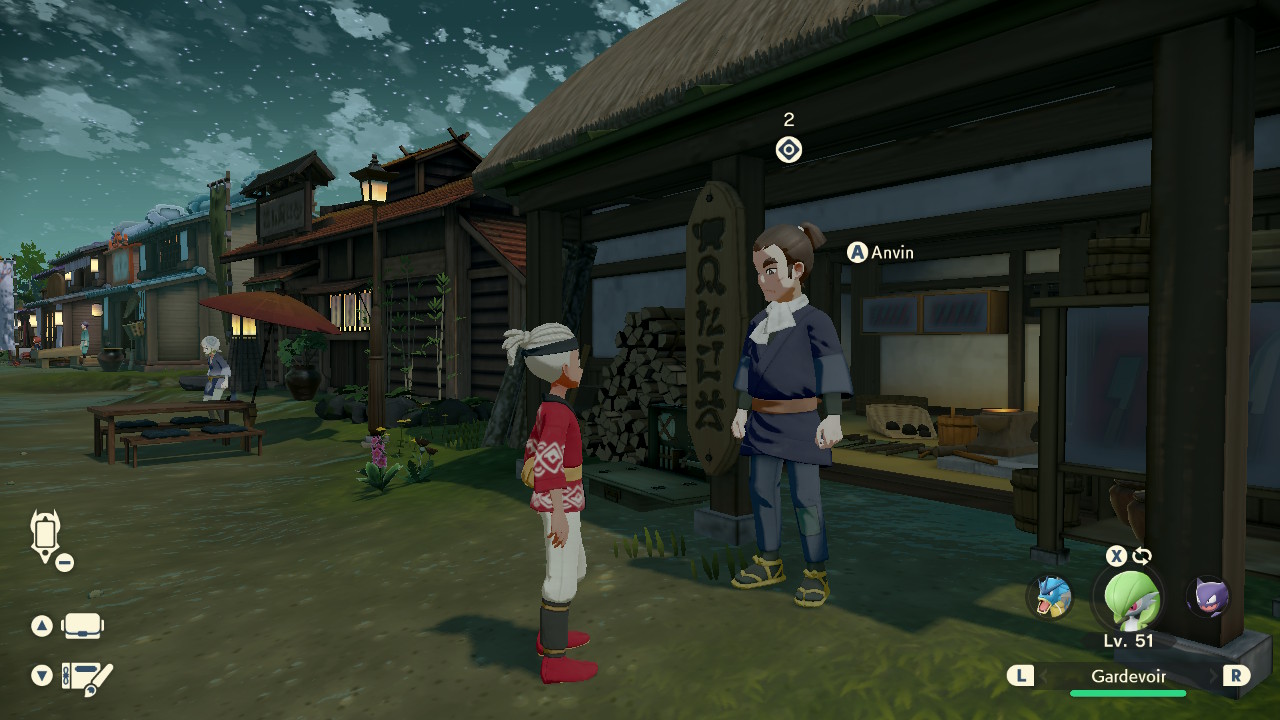Screen dimensions: 1280x720
Task: Click the Gardevoir name selector bar
Action: click(x=1128, y=677)
